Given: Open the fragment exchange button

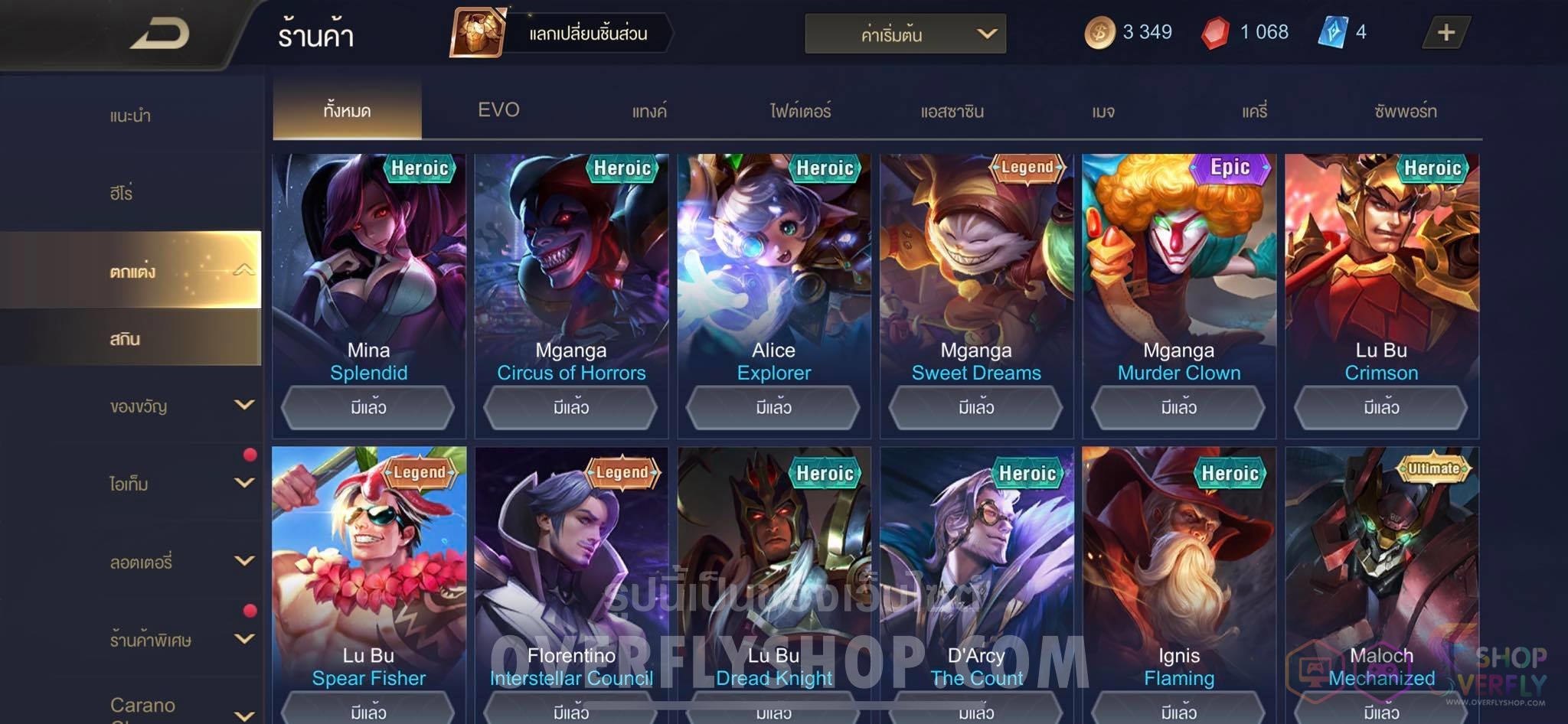Looking at the screenshot, I should [560, 33].
